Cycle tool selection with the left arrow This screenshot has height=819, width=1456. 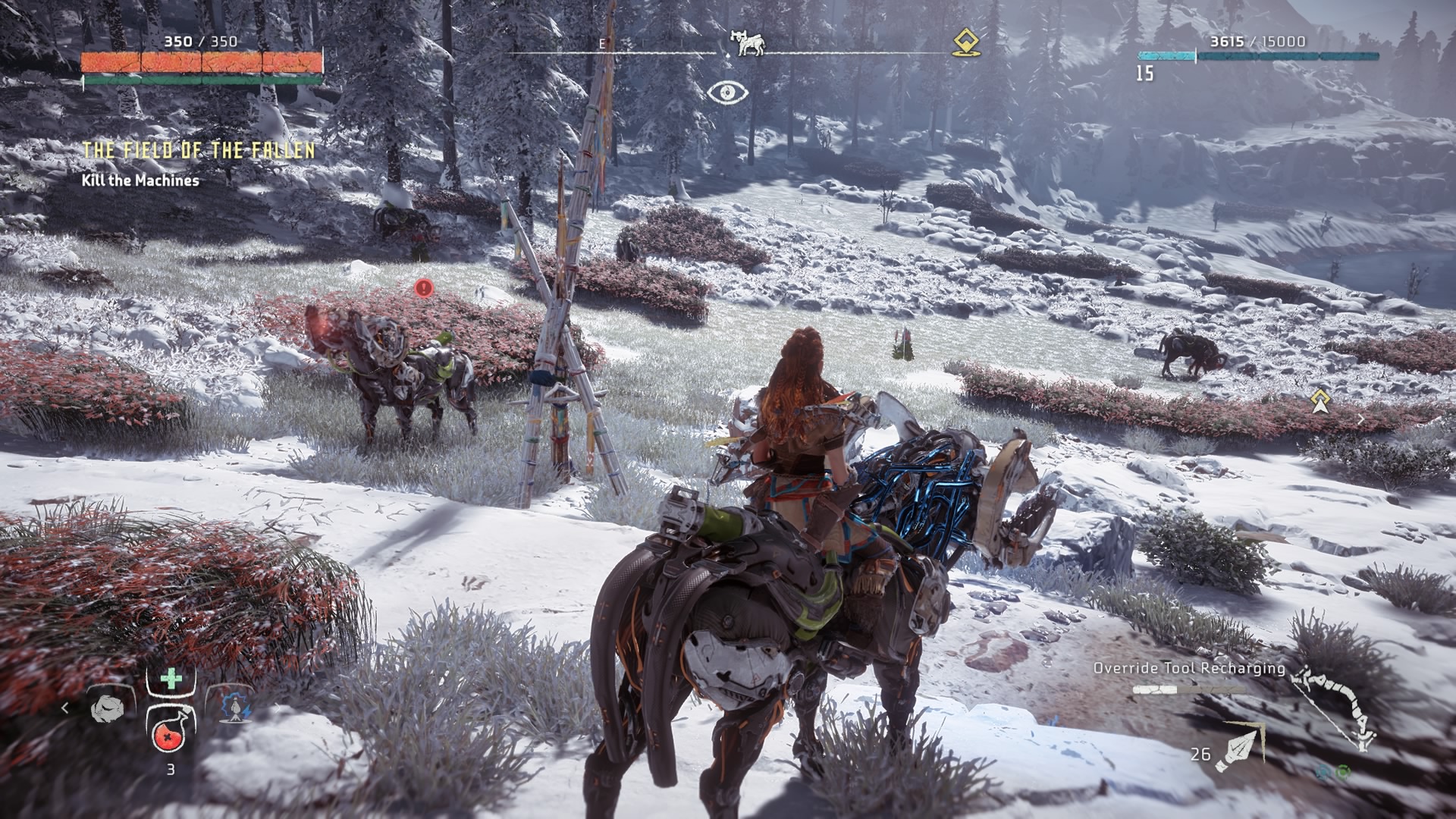tap(65, 708)
